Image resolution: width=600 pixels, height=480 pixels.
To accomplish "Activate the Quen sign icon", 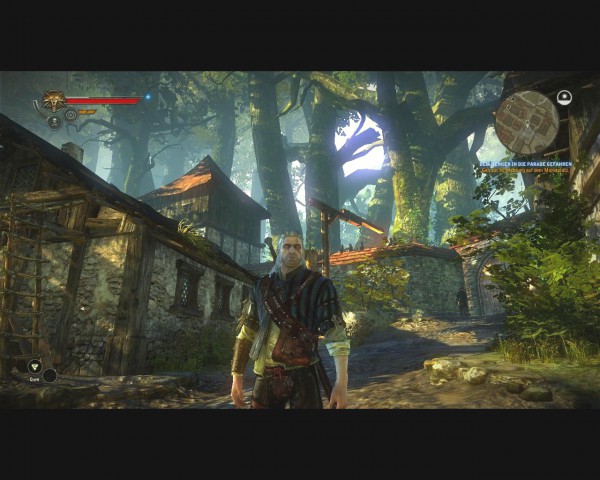I will (x=34, y=366).
